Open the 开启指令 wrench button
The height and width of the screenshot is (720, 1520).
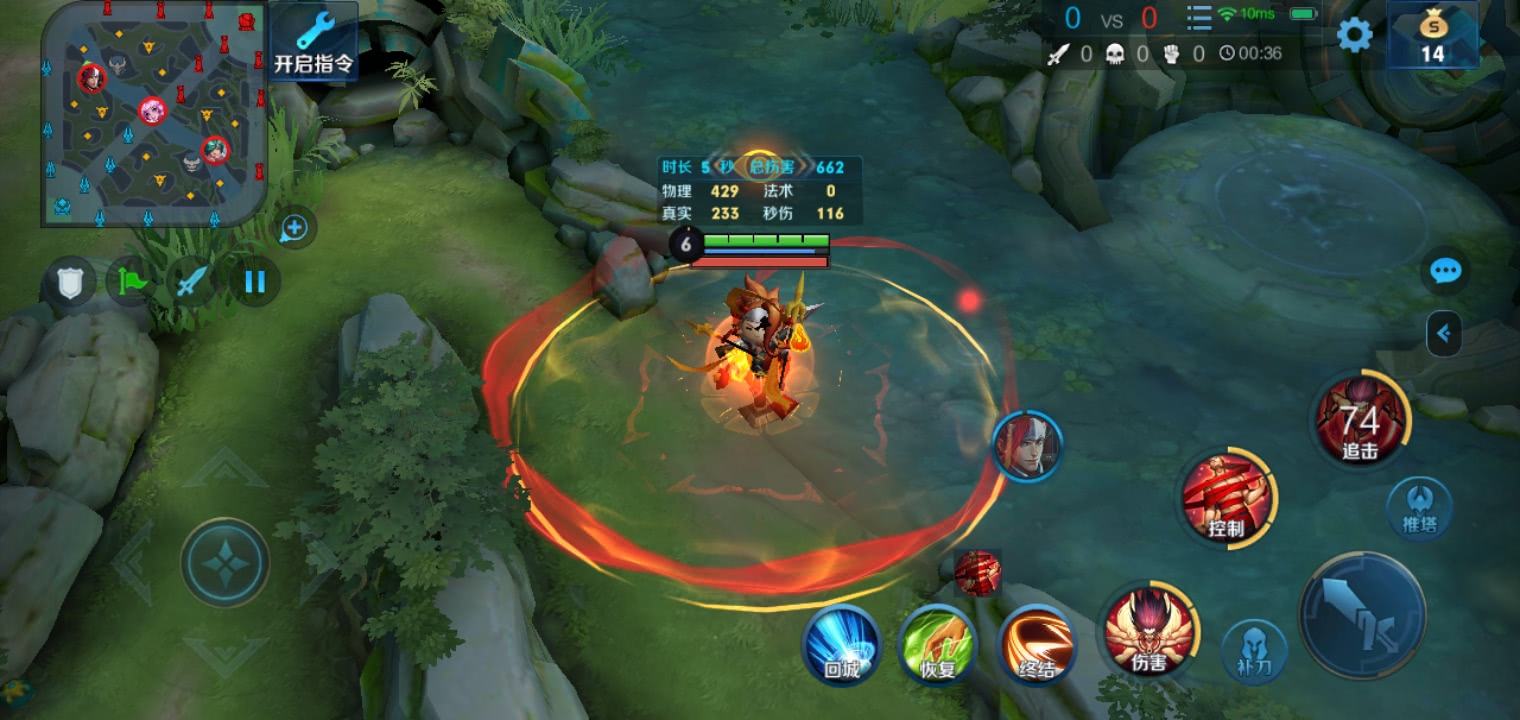point(313,42)
